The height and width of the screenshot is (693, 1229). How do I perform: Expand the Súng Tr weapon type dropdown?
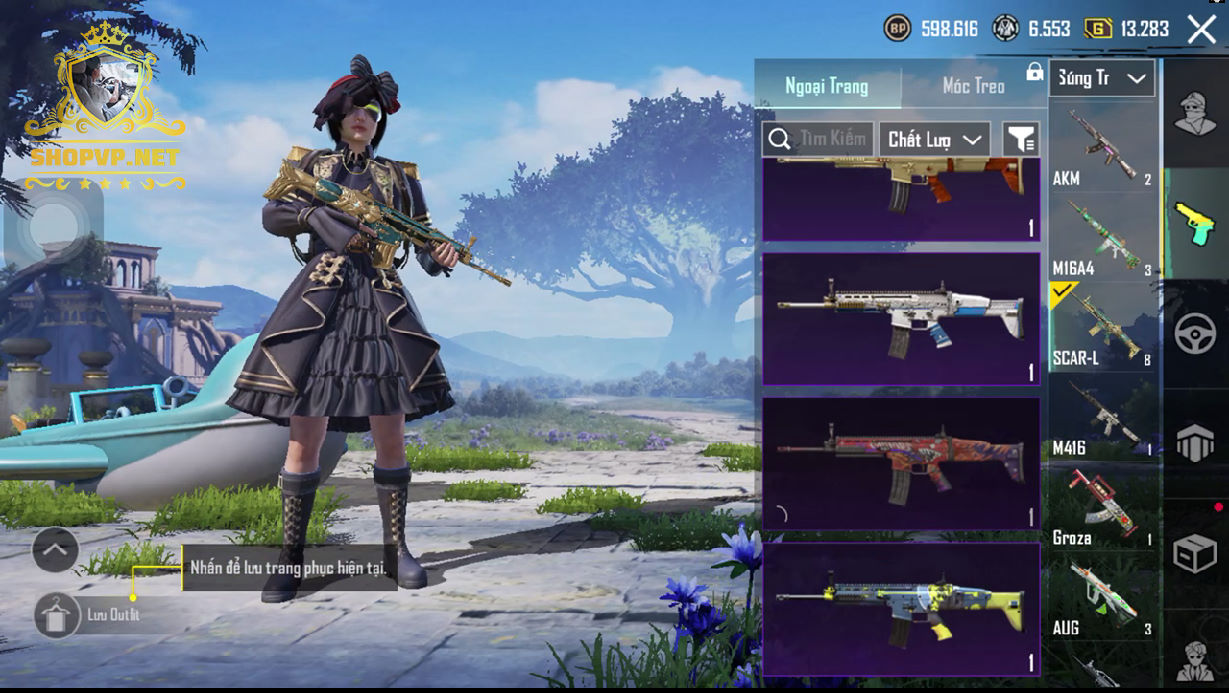click(1102, 78)
